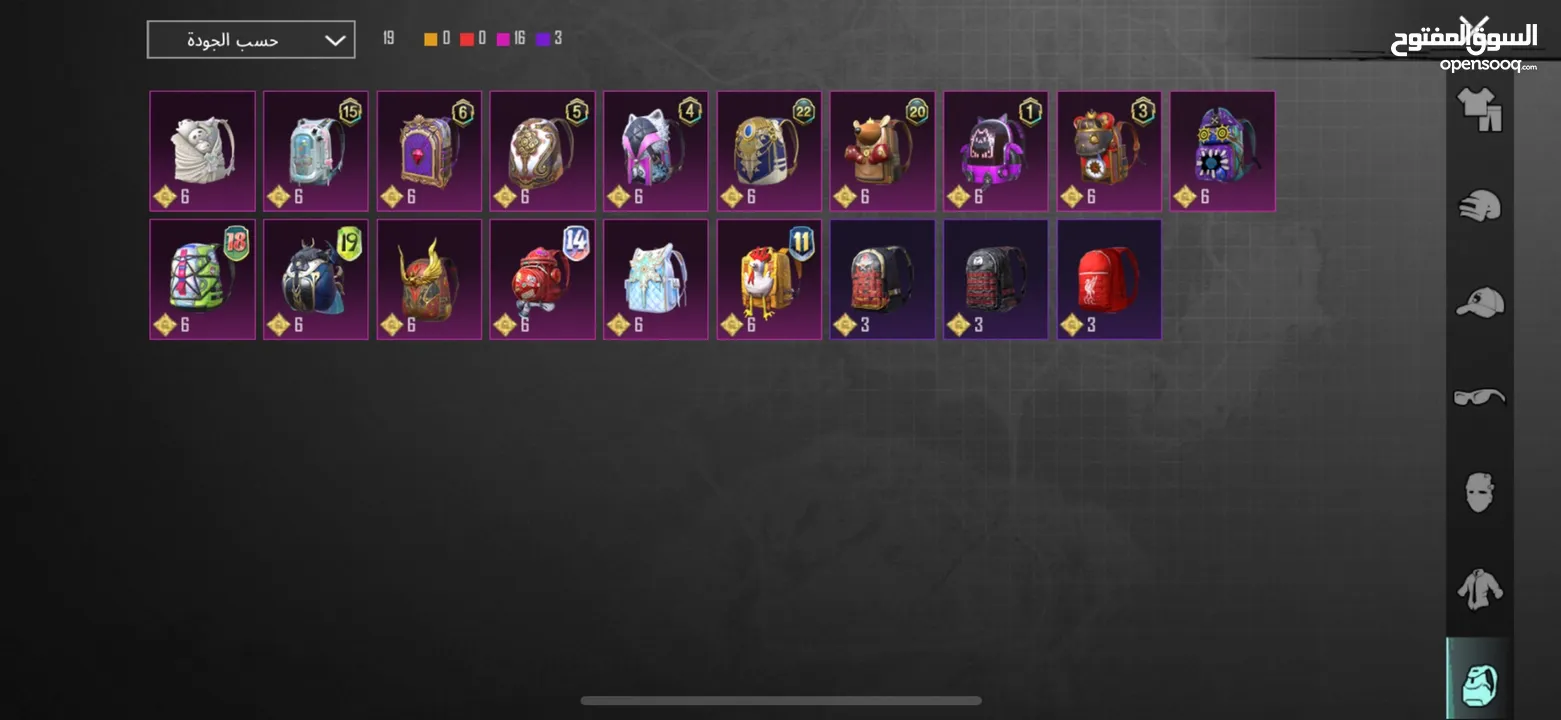Select the pink-hooded cat backpack
This screenshot has width=1561, height=720.
coord(656,151)
